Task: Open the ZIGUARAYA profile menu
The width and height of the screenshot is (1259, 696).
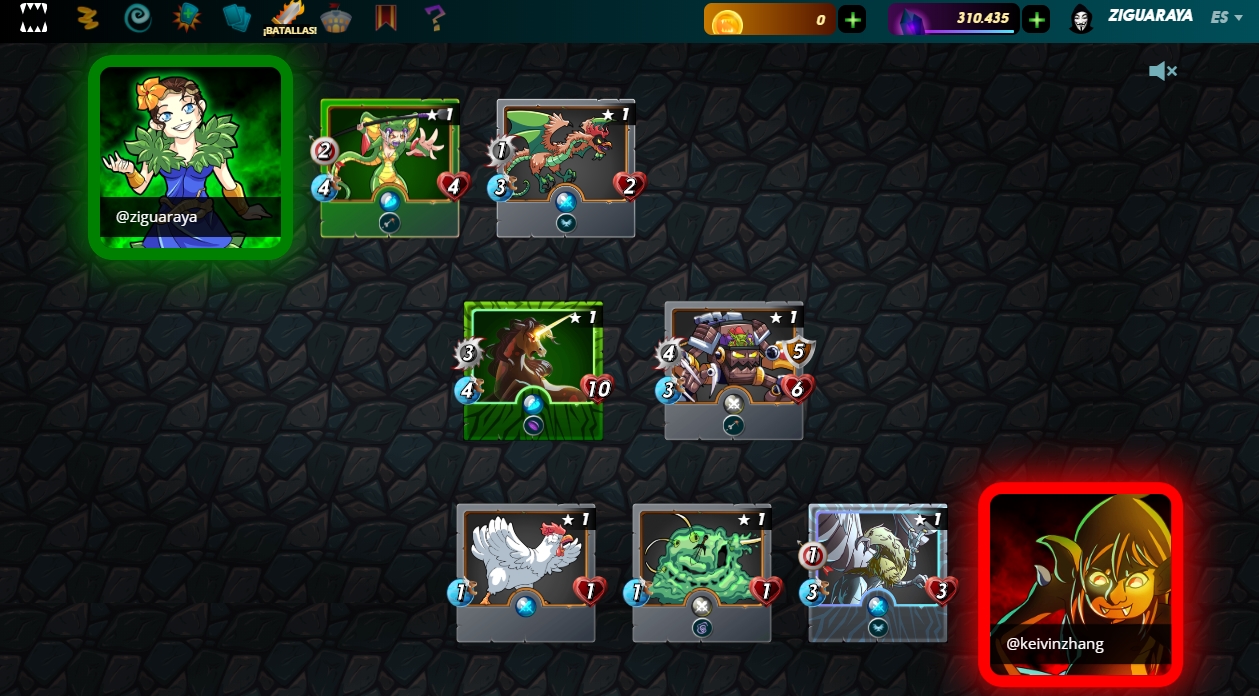Action: (x=1150, y=17)
